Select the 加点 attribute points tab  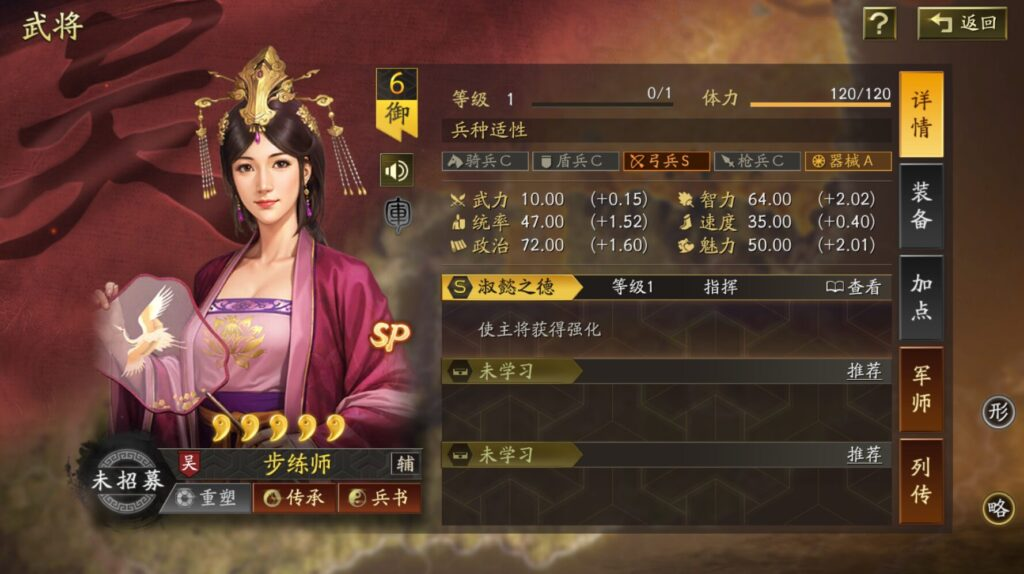pos(920,297)
